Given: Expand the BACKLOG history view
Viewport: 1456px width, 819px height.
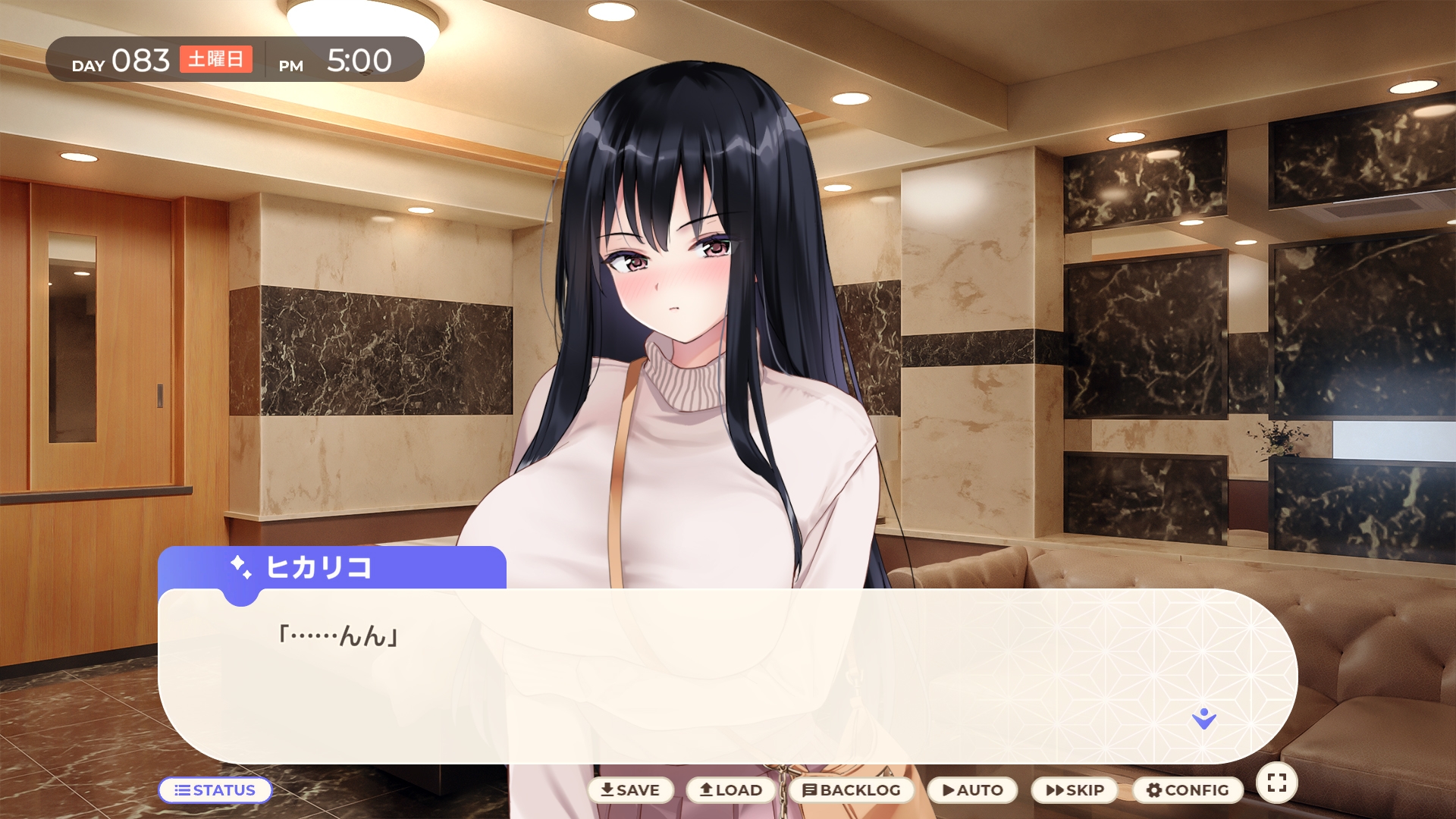Looking at the screenshot, I should pyautogui.click(x=852, y=790).
